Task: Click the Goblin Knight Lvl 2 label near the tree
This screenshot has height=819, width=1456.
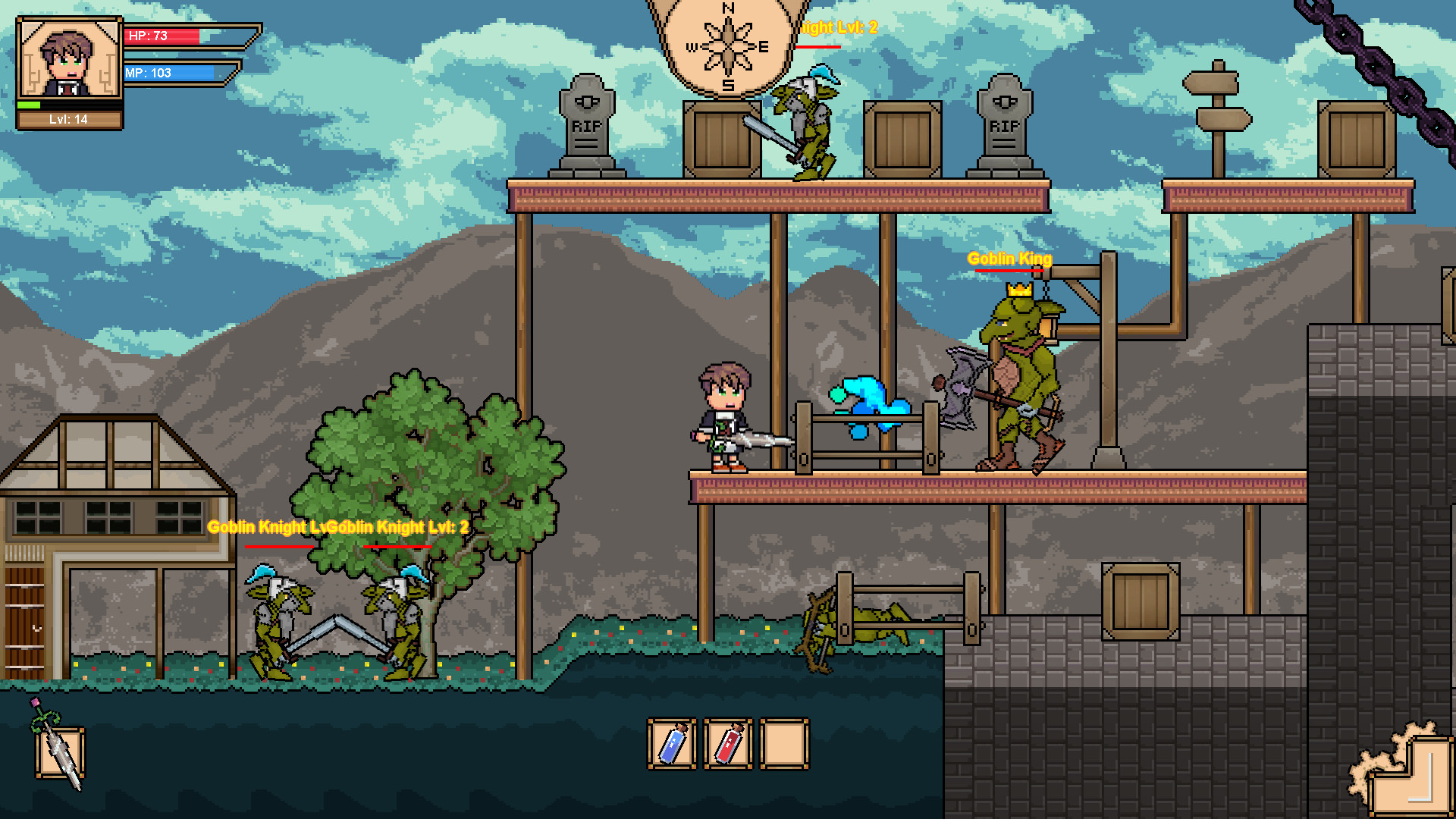Action: coord(402,526)
